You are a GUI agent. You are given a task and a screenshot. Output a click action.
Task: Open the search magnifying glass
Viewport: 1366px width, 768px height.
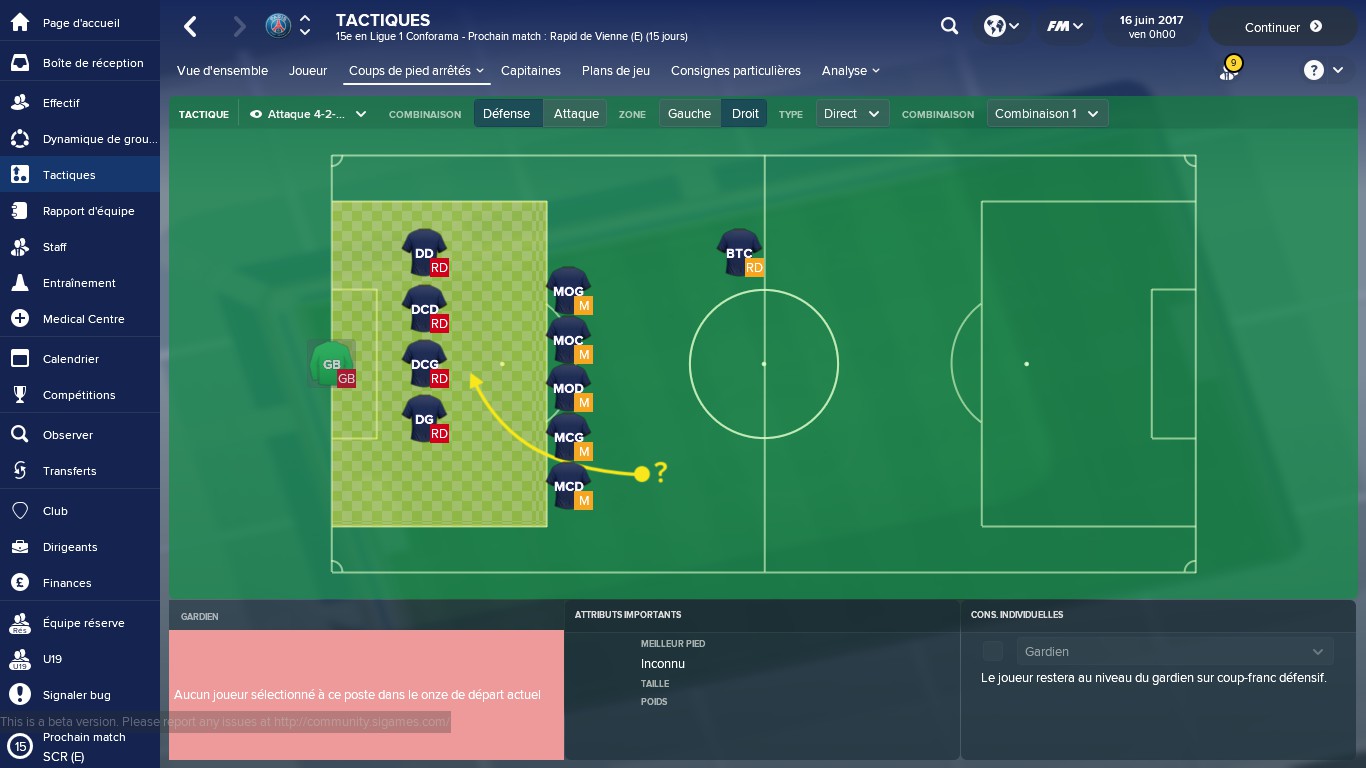(x=949, y=27)
